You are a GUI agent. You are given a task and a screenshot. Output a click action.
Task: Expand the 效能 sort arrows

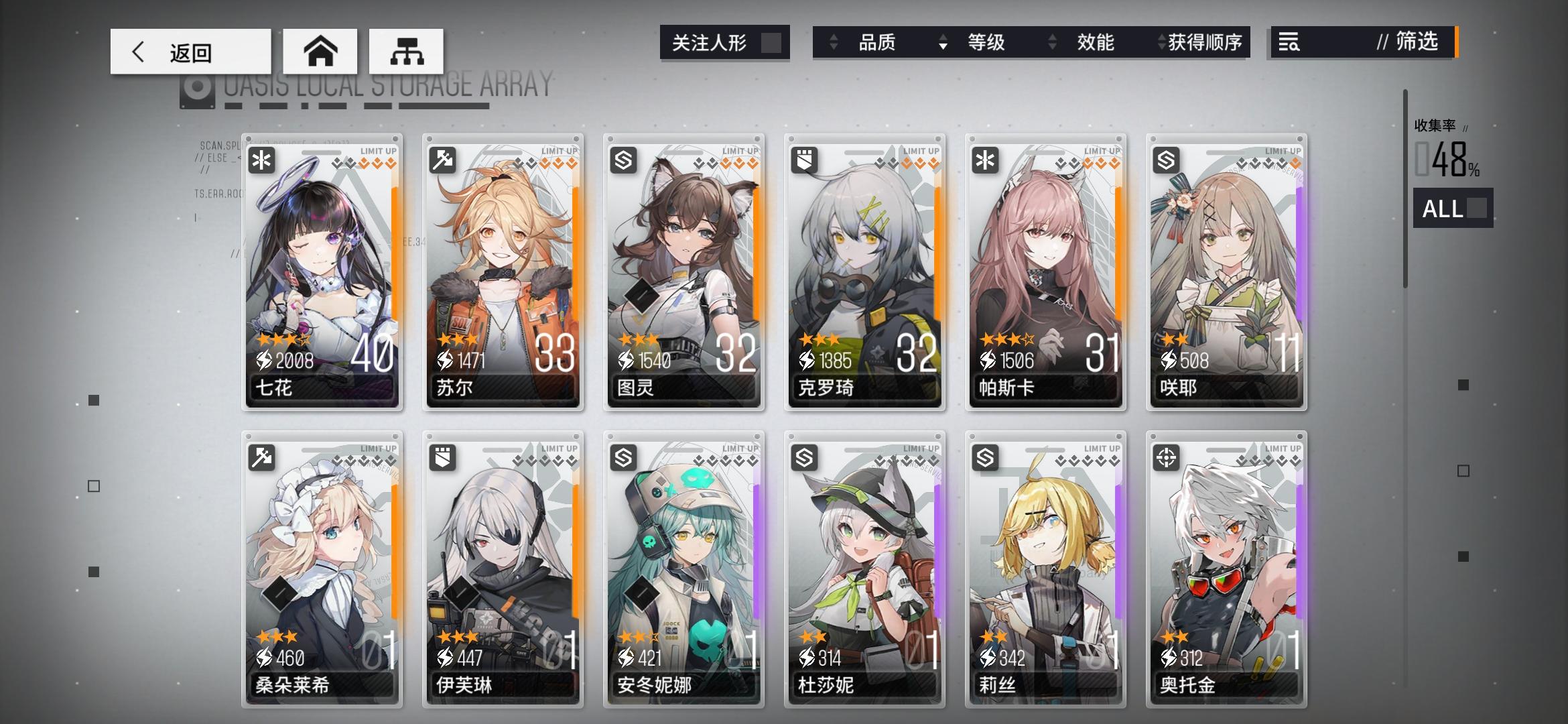click(x=1051, y=42)
